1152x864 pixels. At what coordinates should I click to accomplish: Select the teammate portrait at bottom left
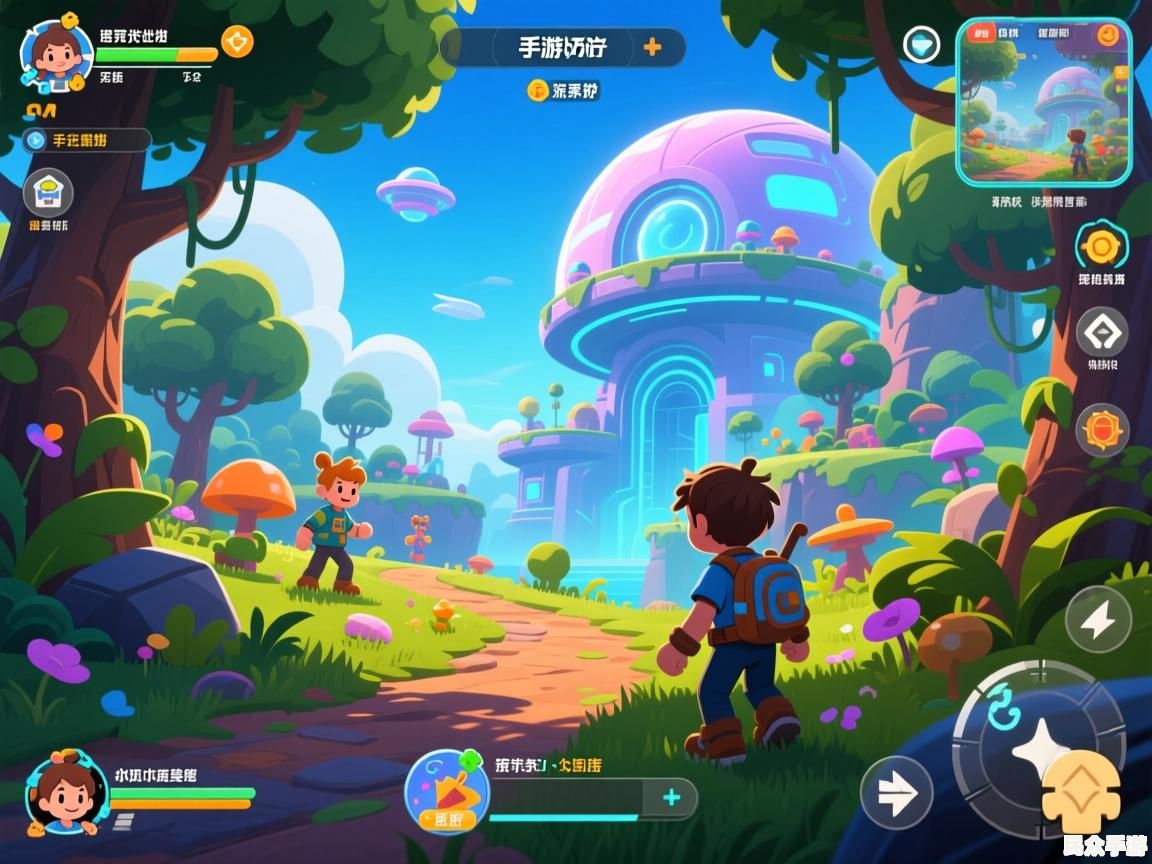[66, 793]
